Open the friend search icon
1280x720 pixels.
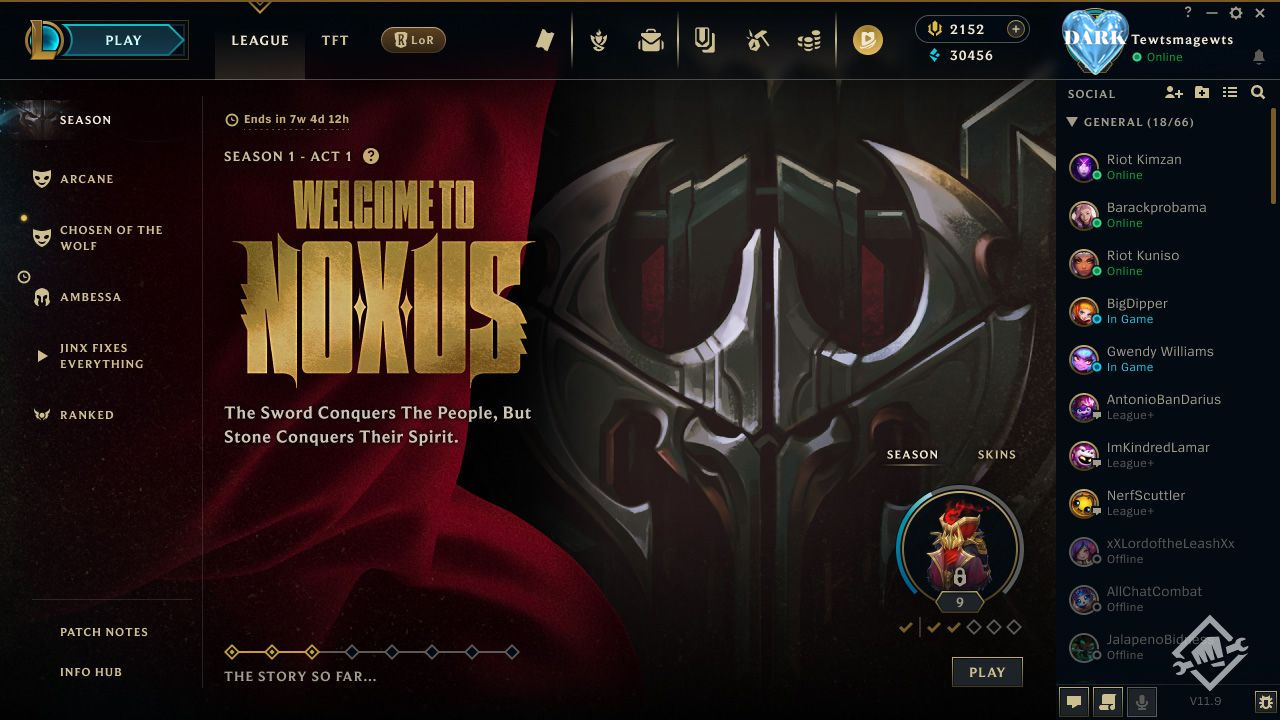point(1258,92)
